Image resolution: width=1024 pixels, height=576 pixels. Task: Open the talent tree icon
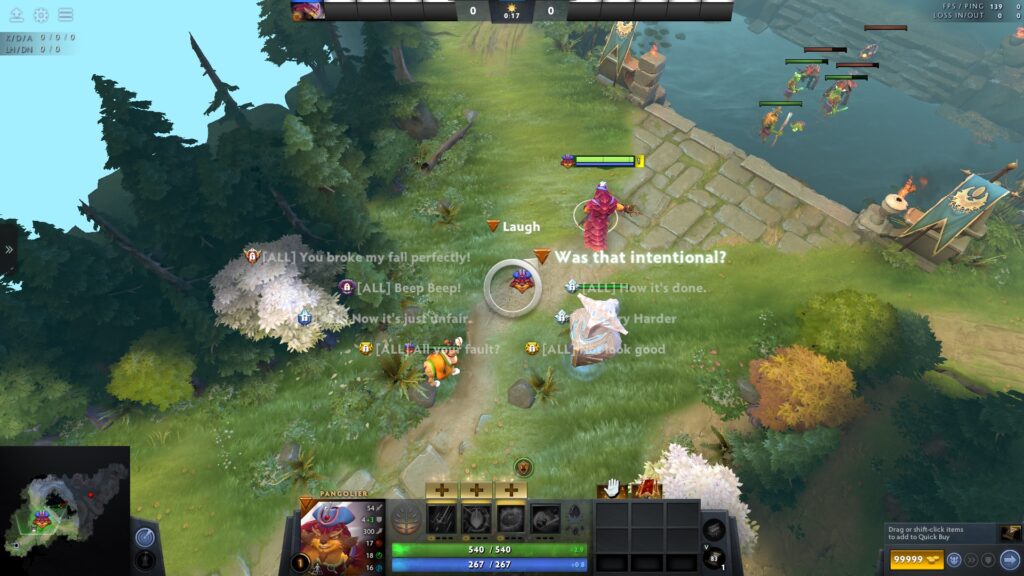406,519
